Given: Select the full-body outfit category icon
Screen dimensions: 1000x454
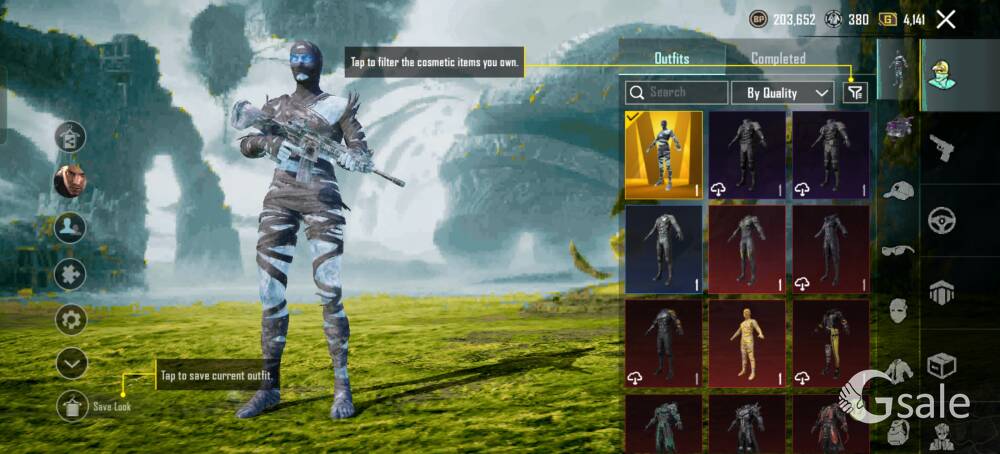Looking at the screenshot, I should pos(899,70).
